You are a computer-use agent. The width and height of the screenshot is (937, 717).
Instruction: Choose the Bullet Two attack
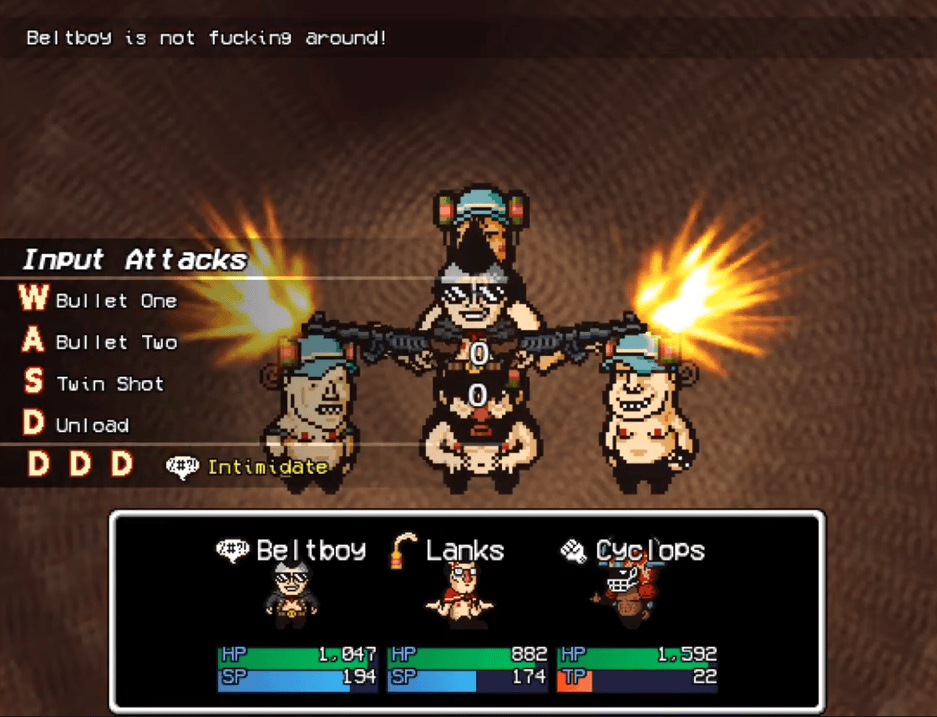(115, 342)
